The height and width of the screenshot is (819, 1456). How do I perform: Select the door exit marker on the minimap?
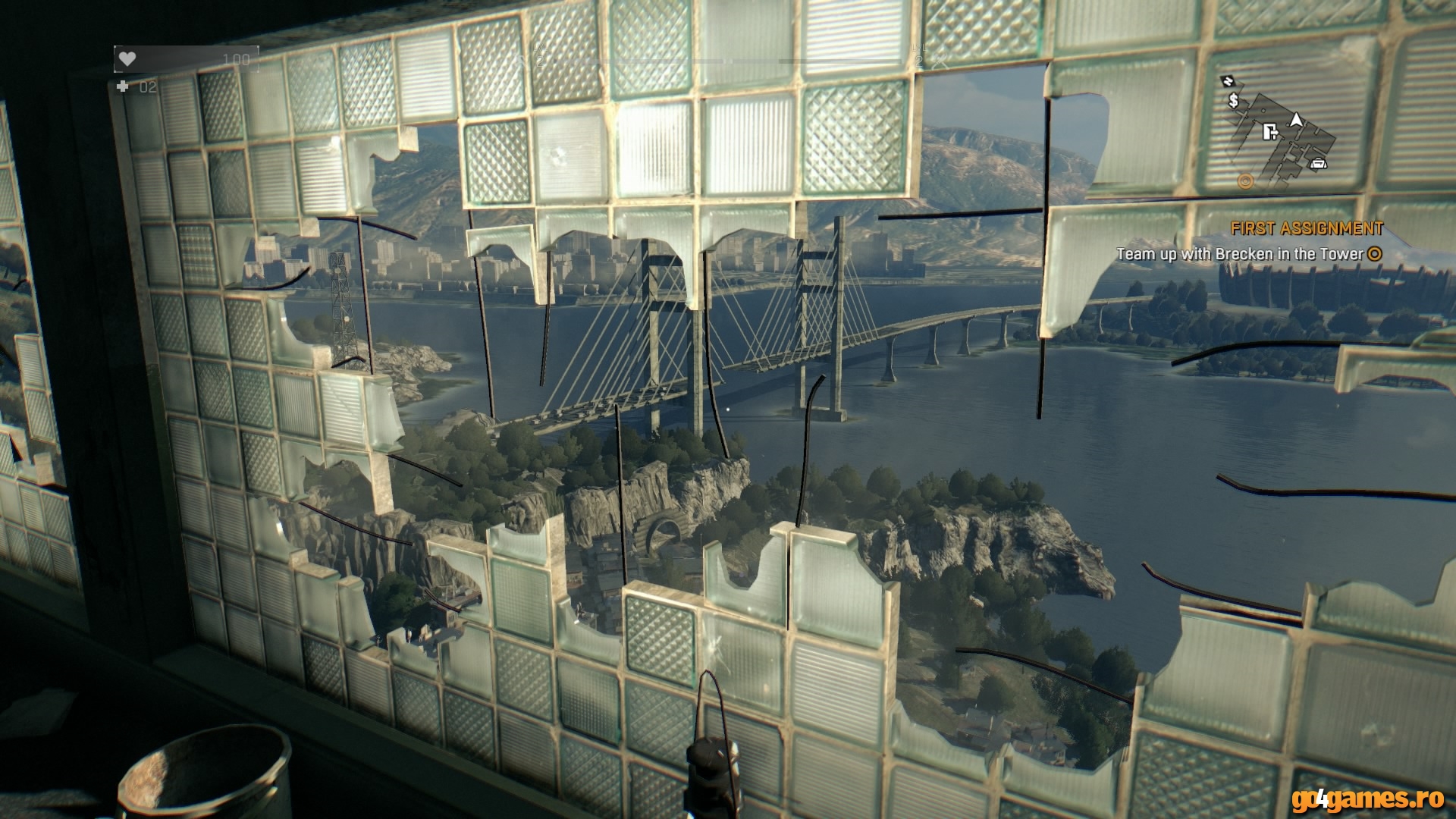click(1270, 133)
